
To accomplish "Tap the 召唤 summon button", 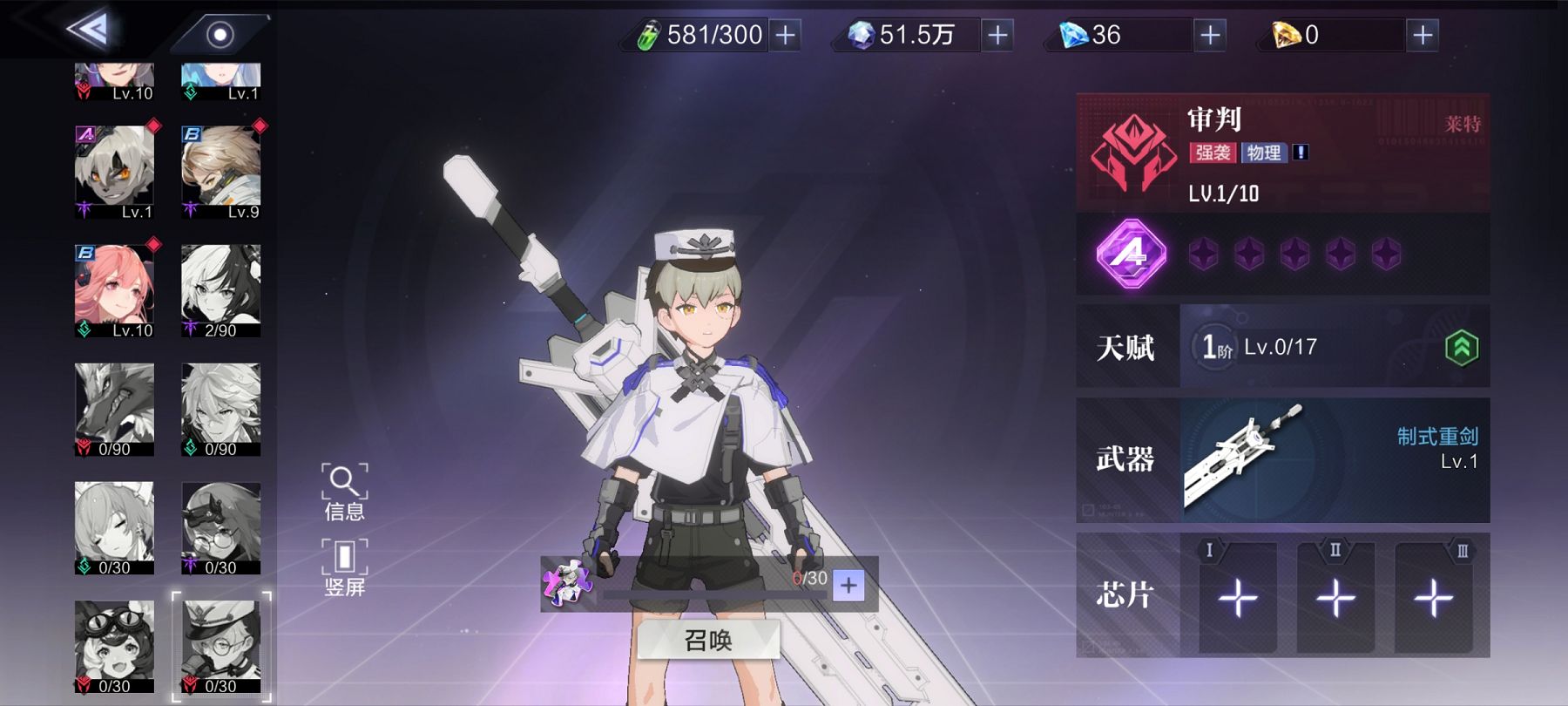I will [708, 641].
